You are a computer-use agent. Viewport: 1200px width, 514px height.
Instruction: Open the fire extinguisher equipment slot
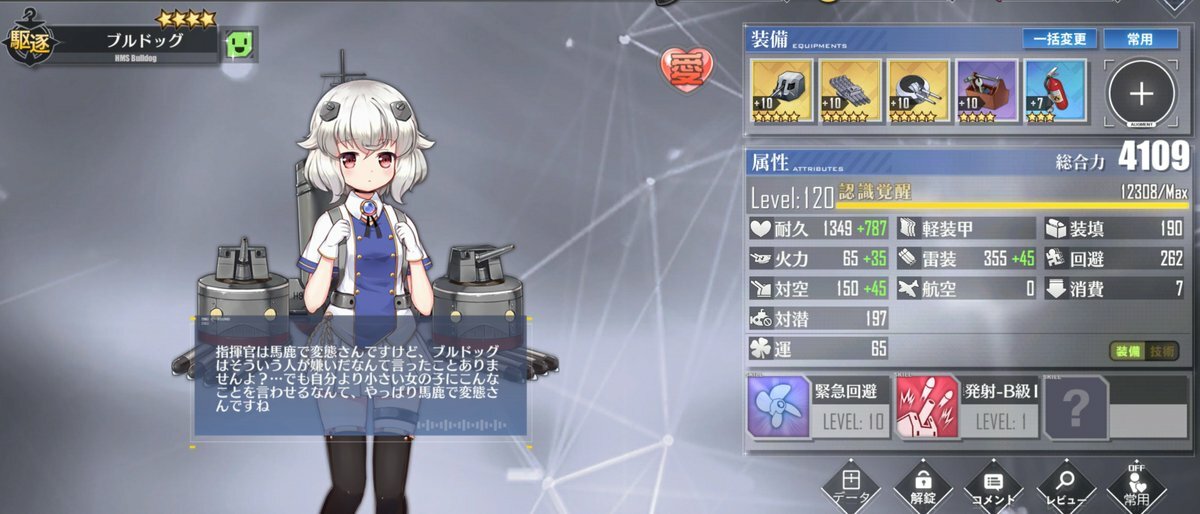tap(1055, 91)
